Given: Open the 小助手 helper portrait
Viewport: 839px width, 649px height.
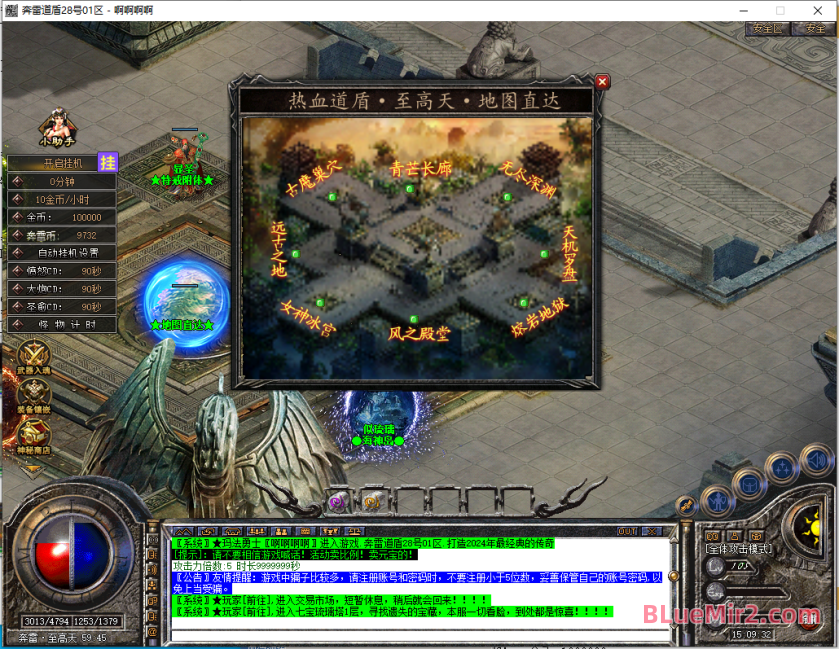Looking at the screenshot, I should click(x=56, y=126).
